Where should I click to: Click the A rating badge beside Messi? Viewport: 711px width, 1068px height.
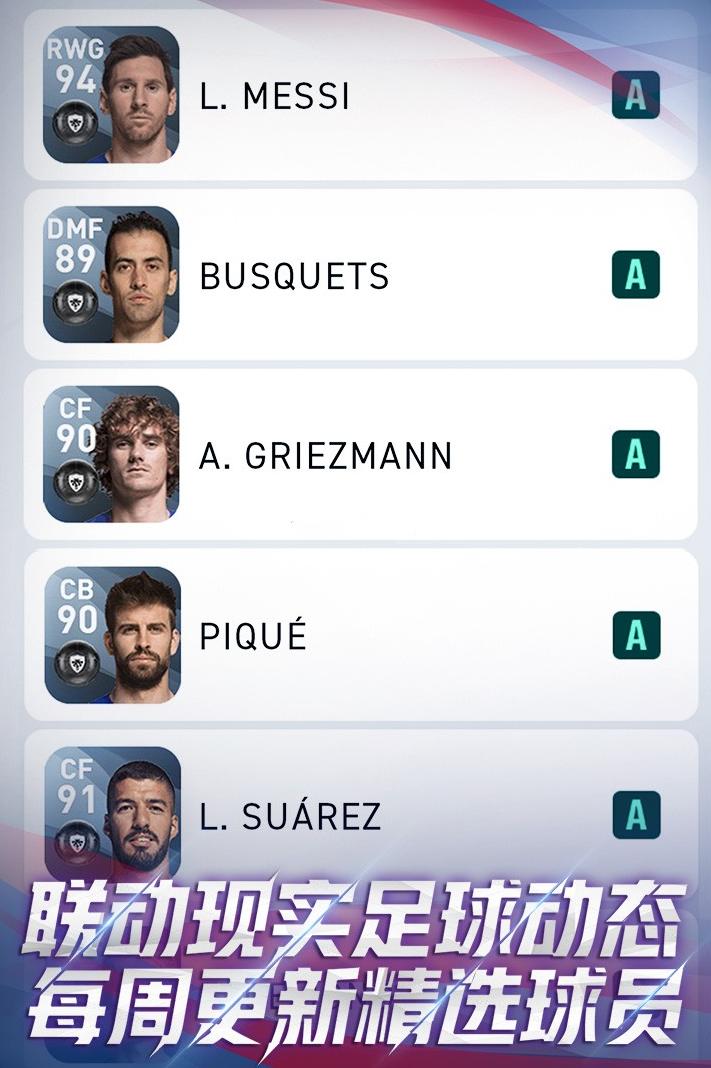click(636, 96)
